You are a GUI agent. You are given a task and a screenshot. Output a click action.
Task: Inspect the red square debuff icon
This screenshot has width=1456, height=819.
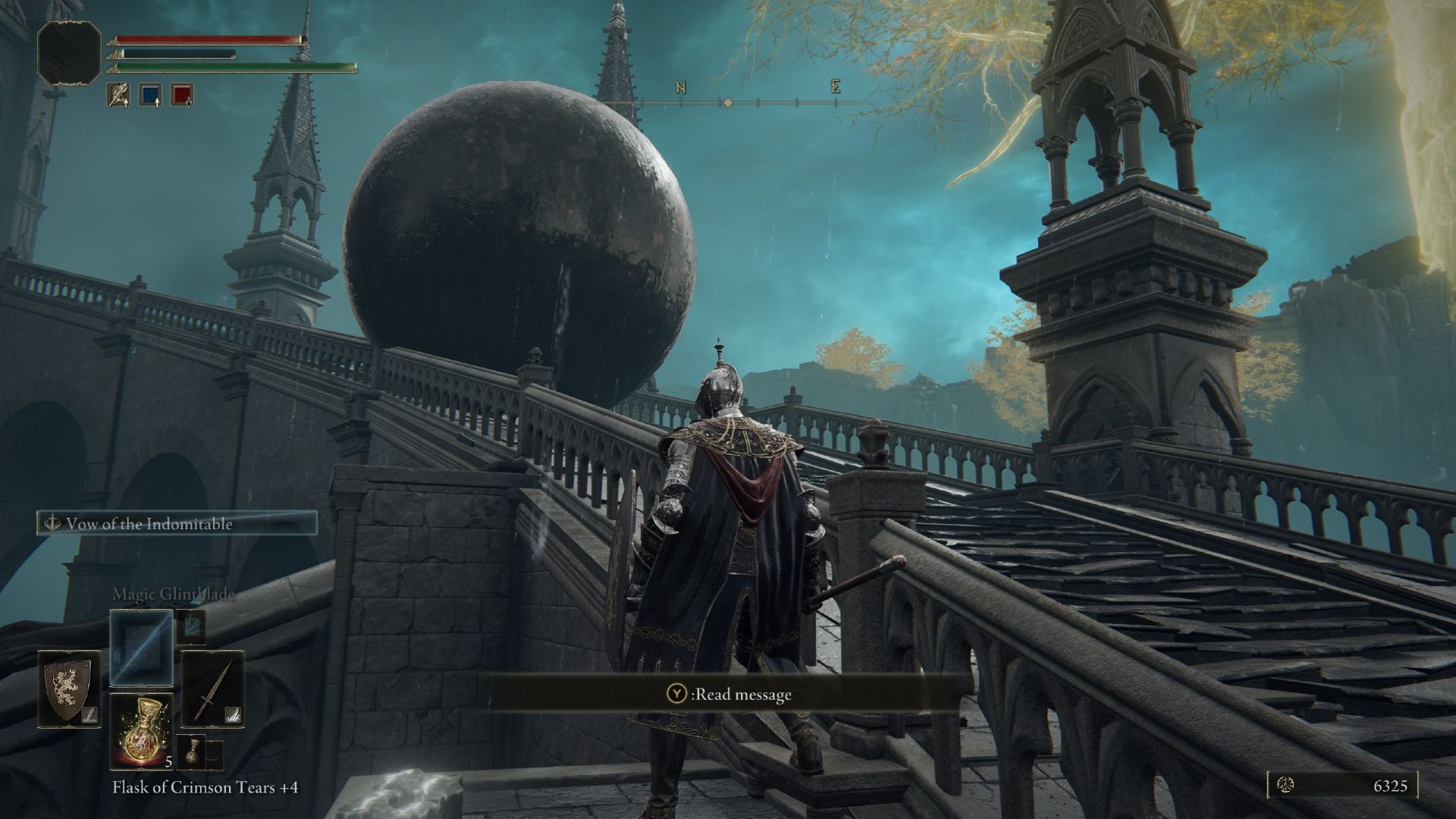pos(182,95)
